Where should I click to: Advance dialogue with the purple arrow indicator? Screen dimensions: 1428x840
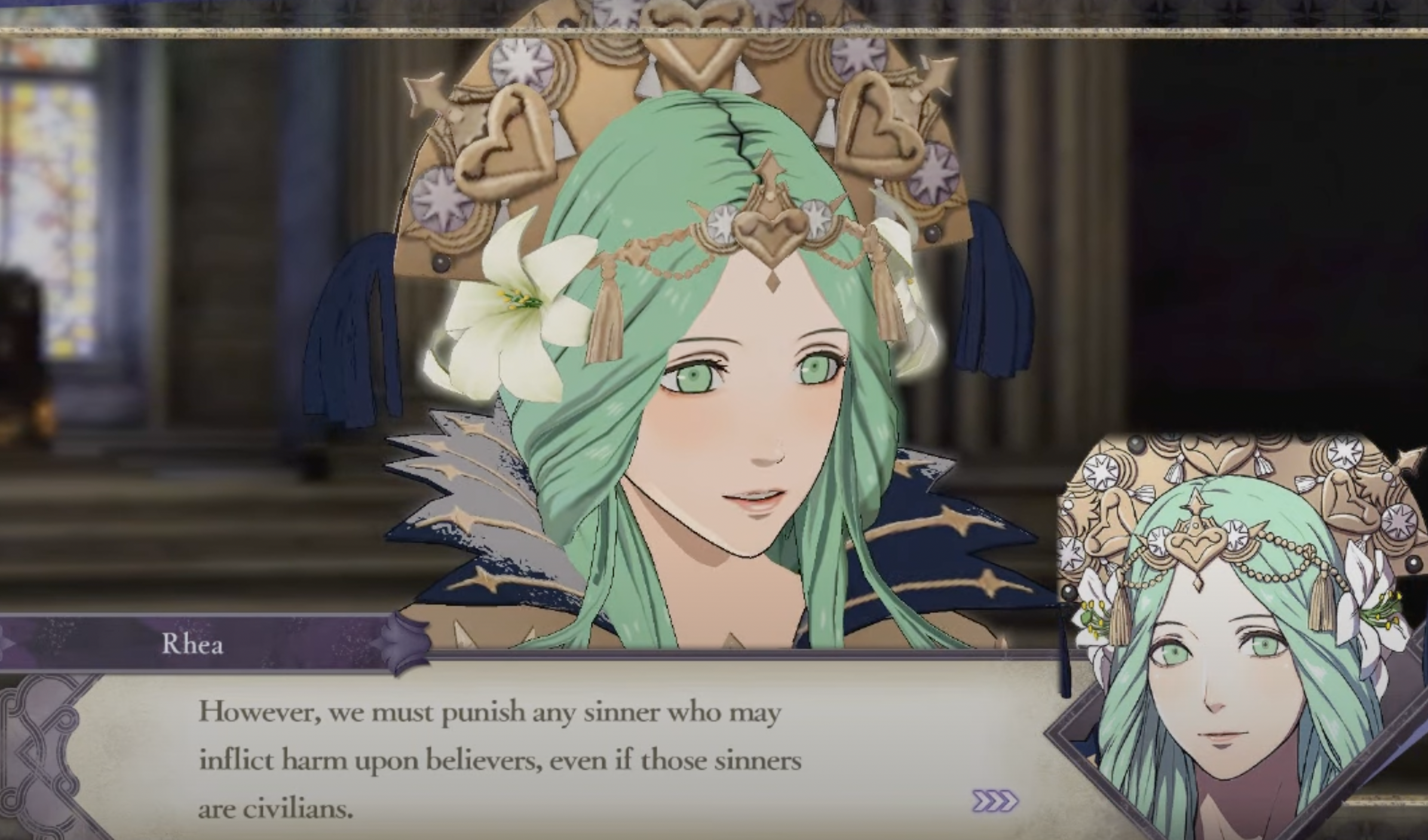pyautogui.click(x=995, y=801)
